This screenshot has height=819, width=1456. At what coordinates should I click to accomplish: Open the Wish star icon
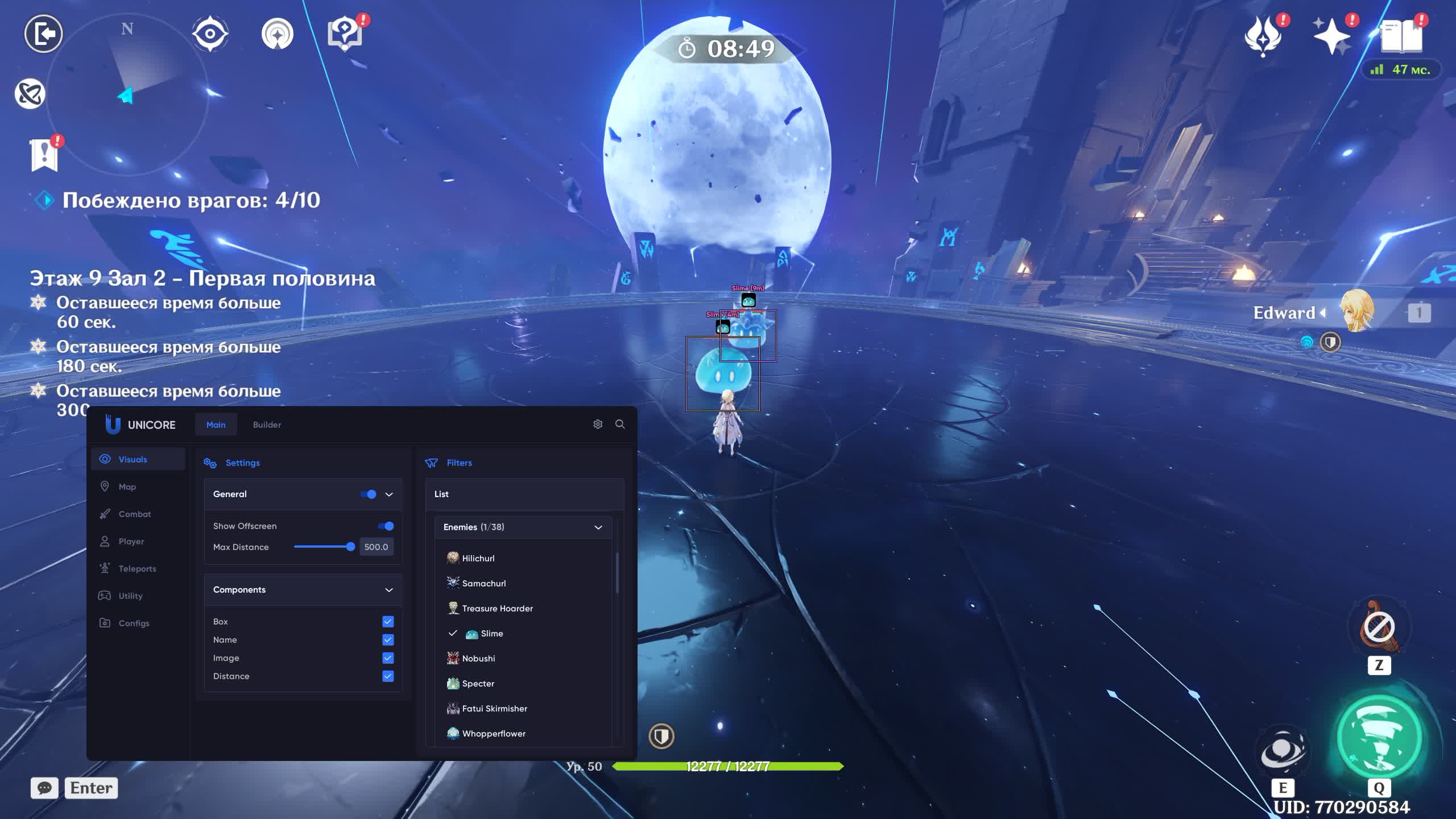pyautogui.click(x=1331, y=36)
